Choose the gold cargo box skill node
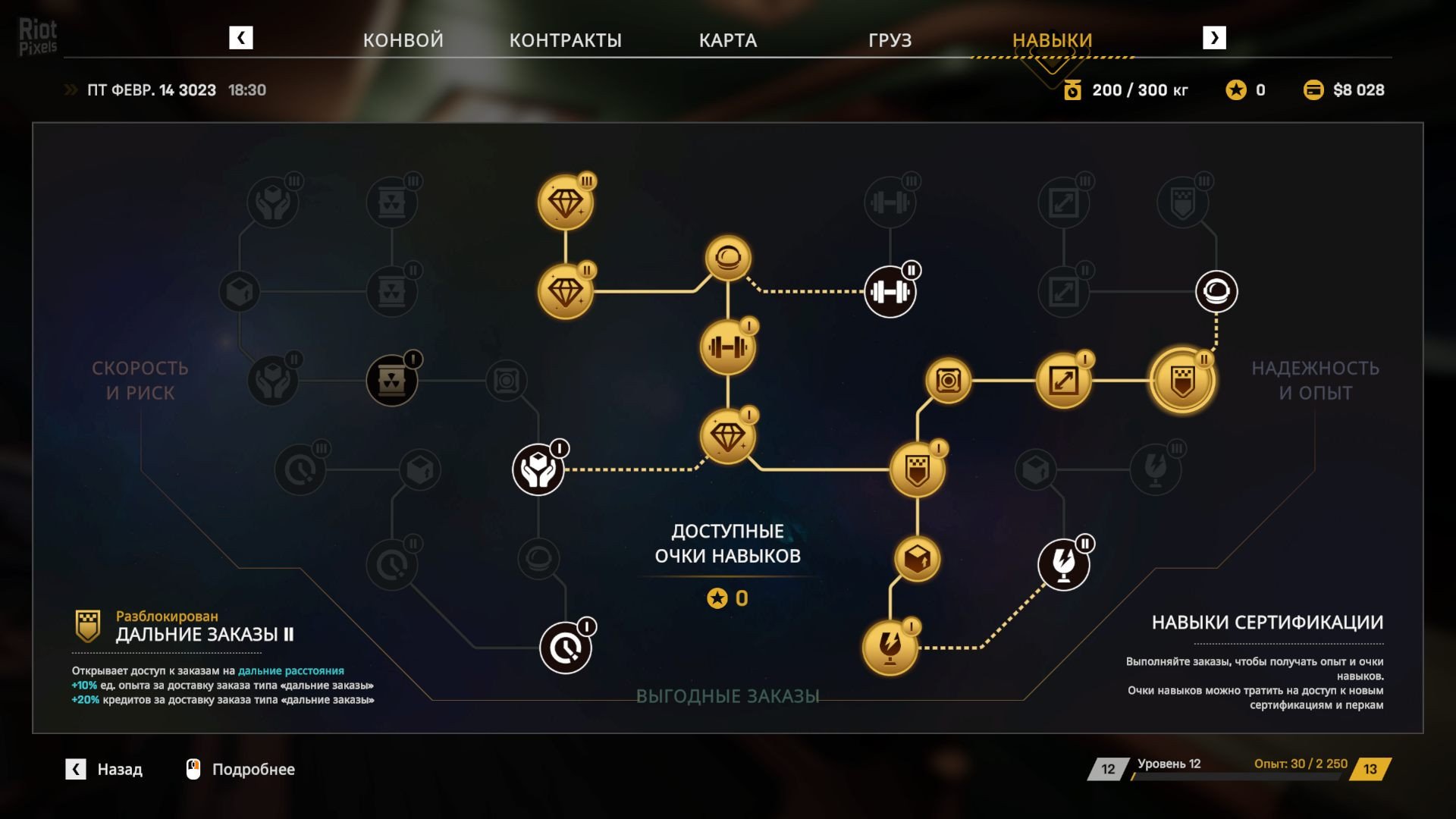1456x819 pixels. (917, 560)
